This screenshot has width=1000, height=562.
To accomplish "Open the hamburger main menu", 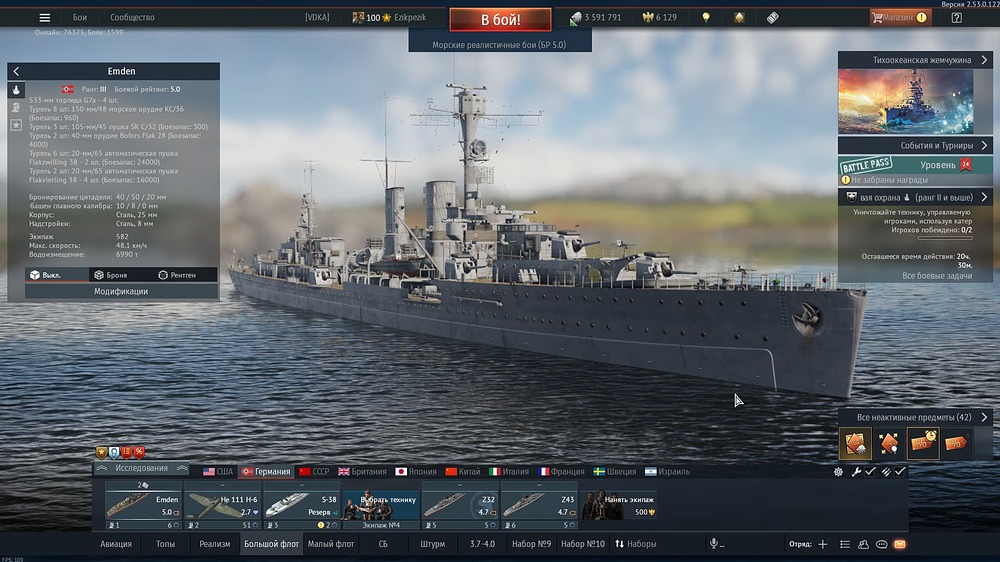I will 44,18.
